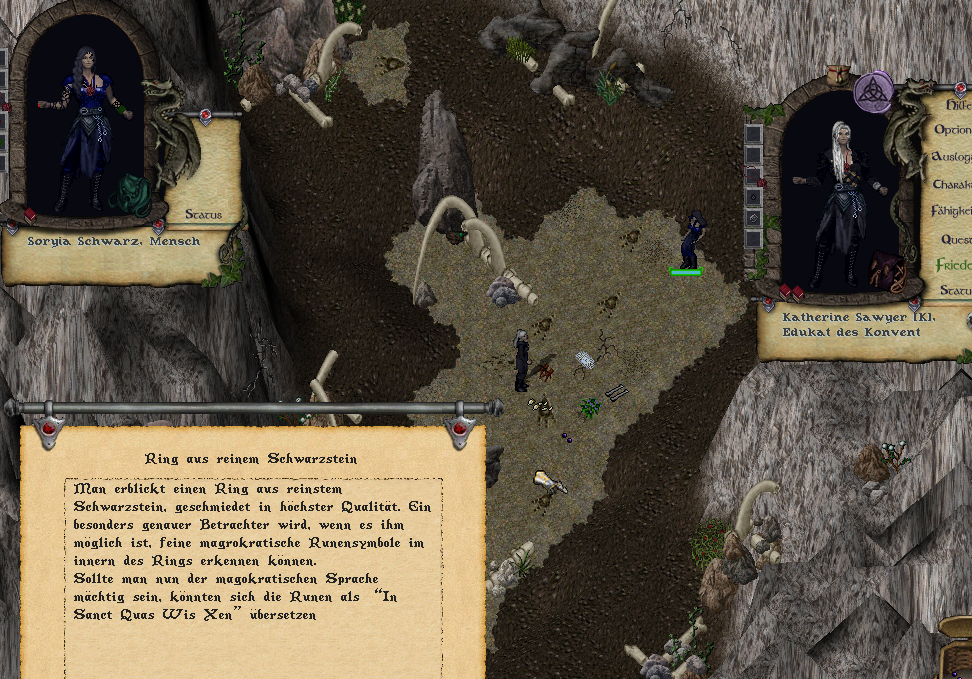Open Soryia Schwarz's Status button
The image size is (972, 679).
203,214
